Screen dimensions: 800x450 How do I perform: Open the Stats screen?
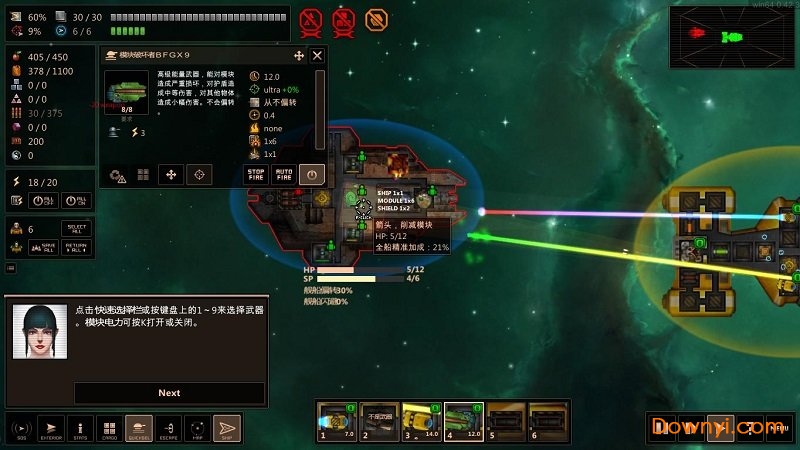coord(79,428)
